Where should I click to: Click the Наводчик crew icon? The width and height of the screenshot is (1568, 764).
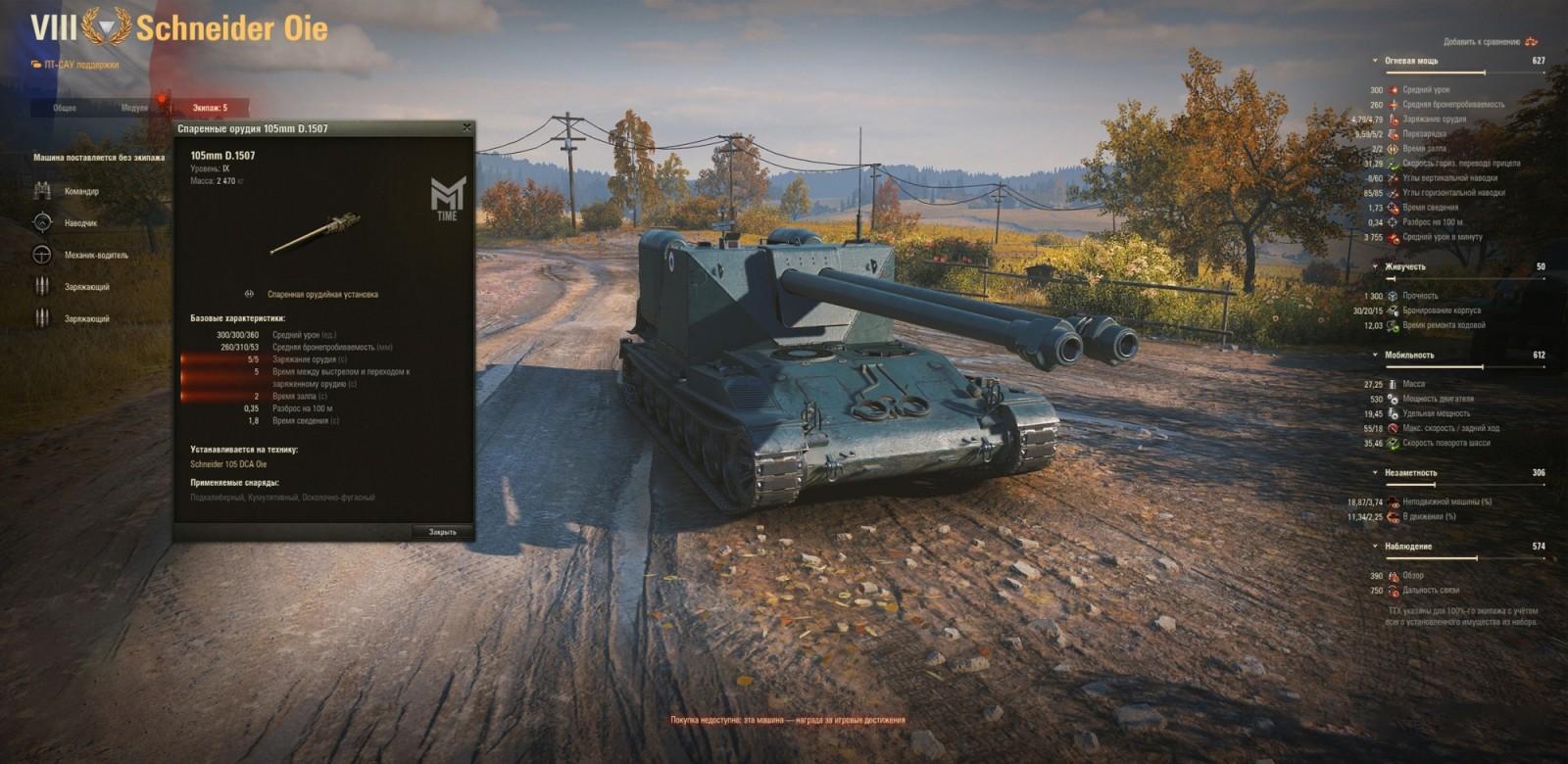click(x=44, y=223)
